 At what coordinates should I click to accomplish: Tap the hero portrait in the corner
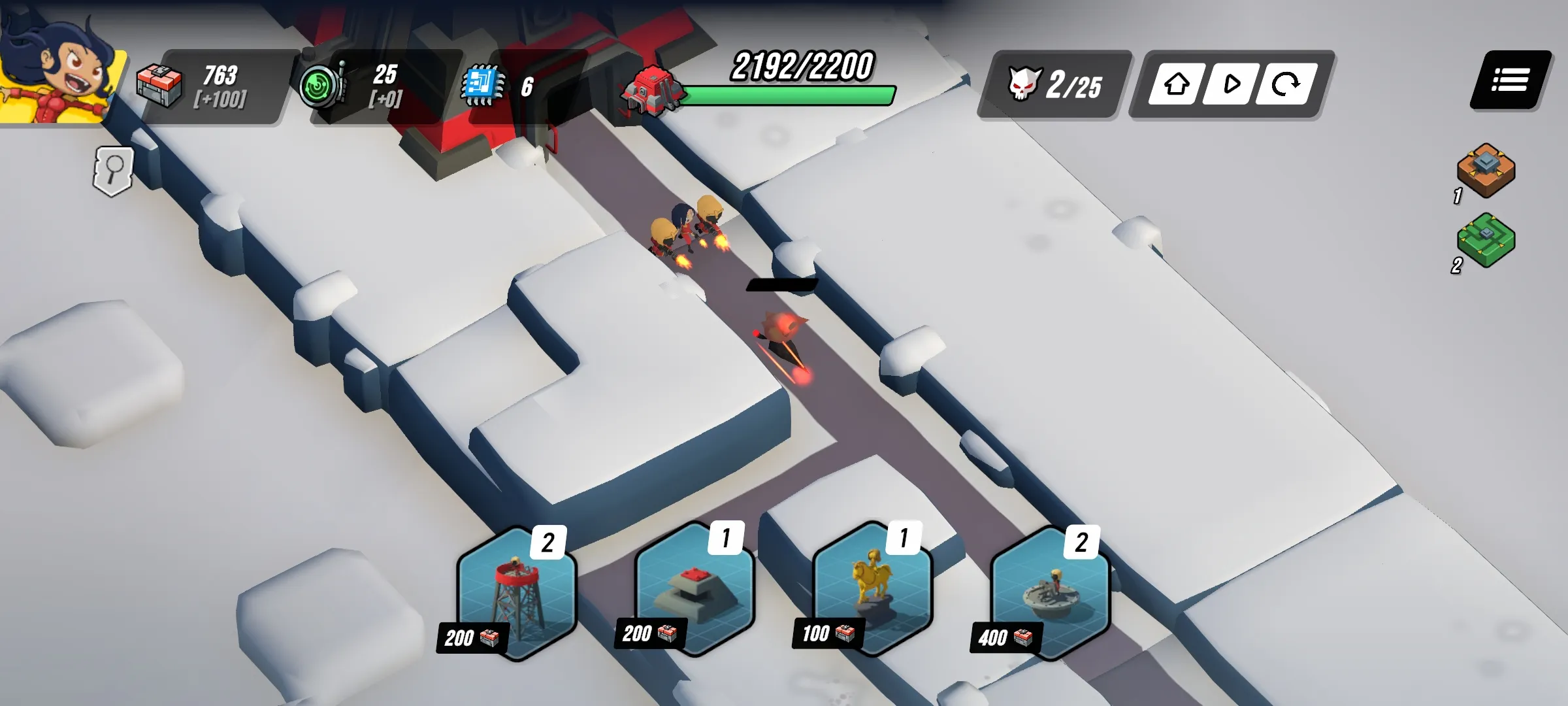tap(59, 69)
